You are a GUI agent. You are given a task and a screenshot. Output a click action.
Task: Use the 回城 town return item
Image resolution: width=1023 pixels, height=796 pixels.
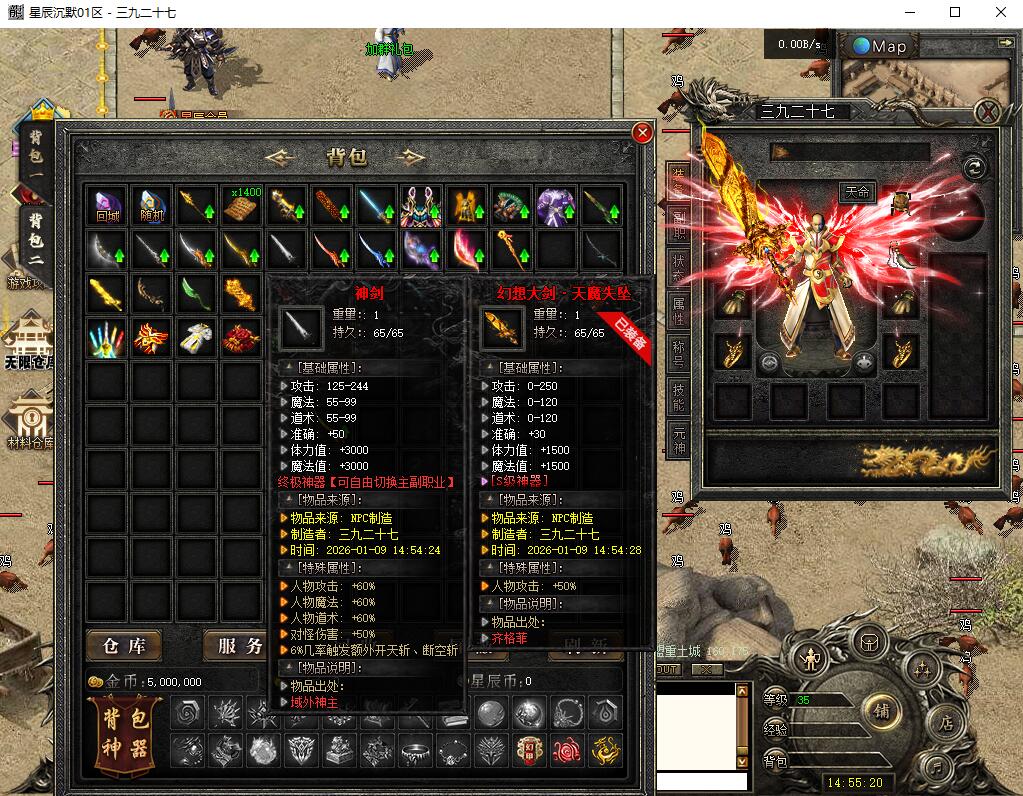pos(107,205)
